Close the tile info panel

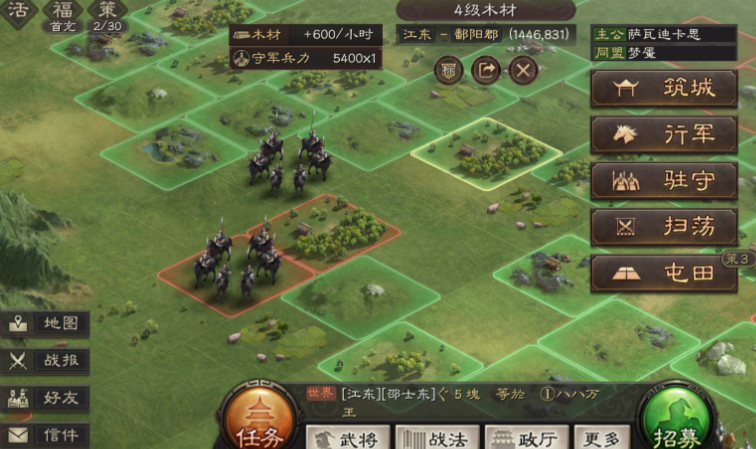[523, 70]
